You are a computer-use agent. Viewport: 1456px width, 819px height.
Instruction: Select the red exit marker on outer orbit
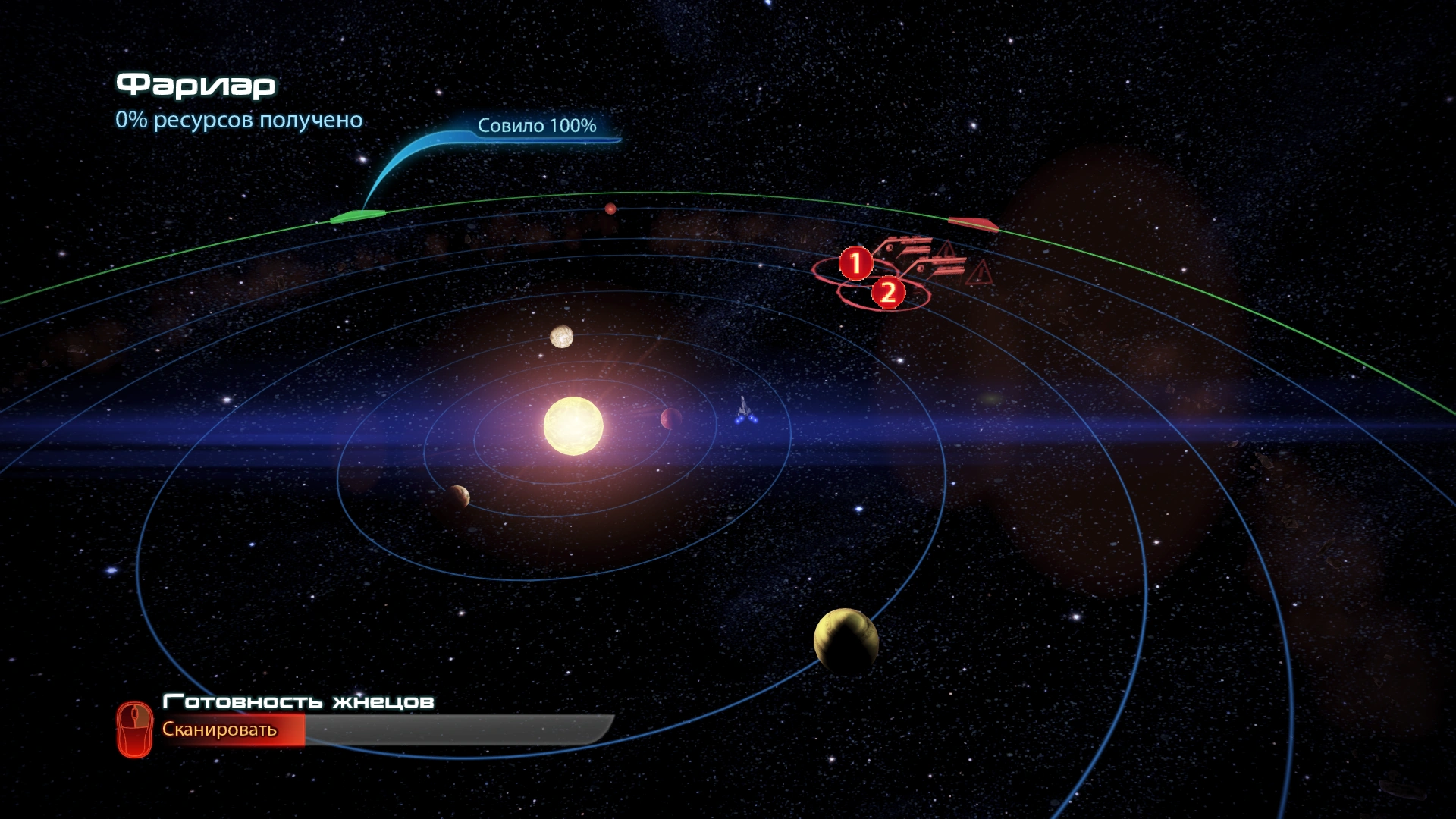(x=973, y=223)
